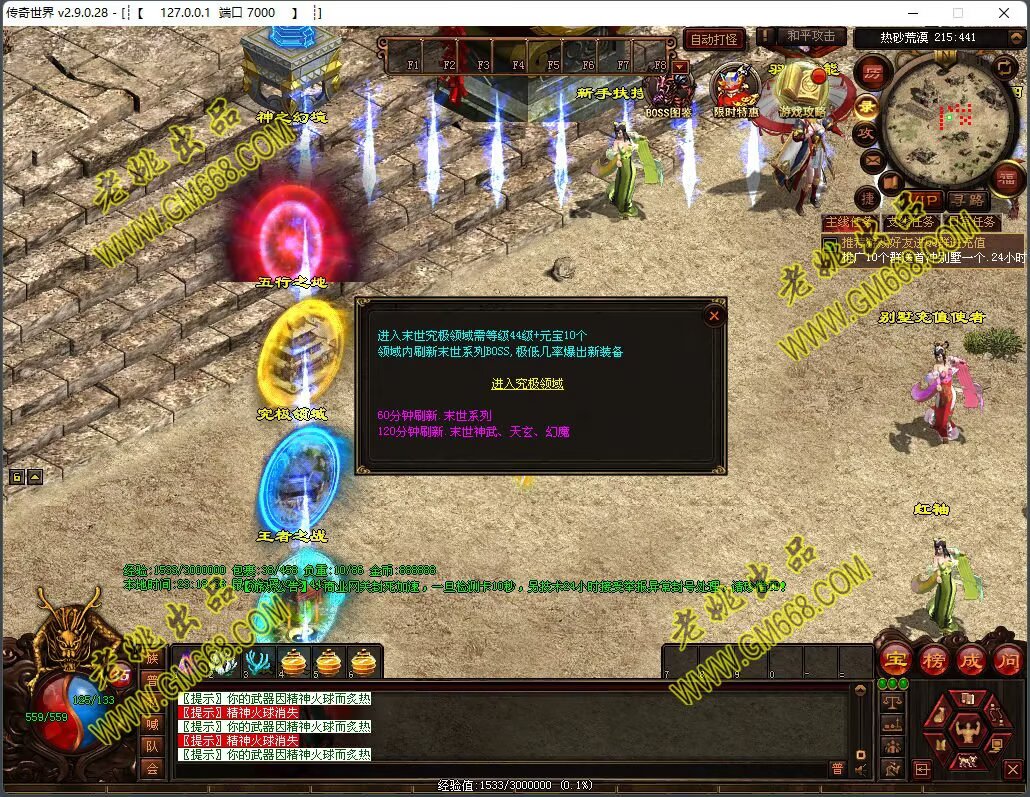Screen dimensions: 1030x797
Task: Open the character figure in the hexagon menu
Action: pyautogui.click(x=966, y=729)
